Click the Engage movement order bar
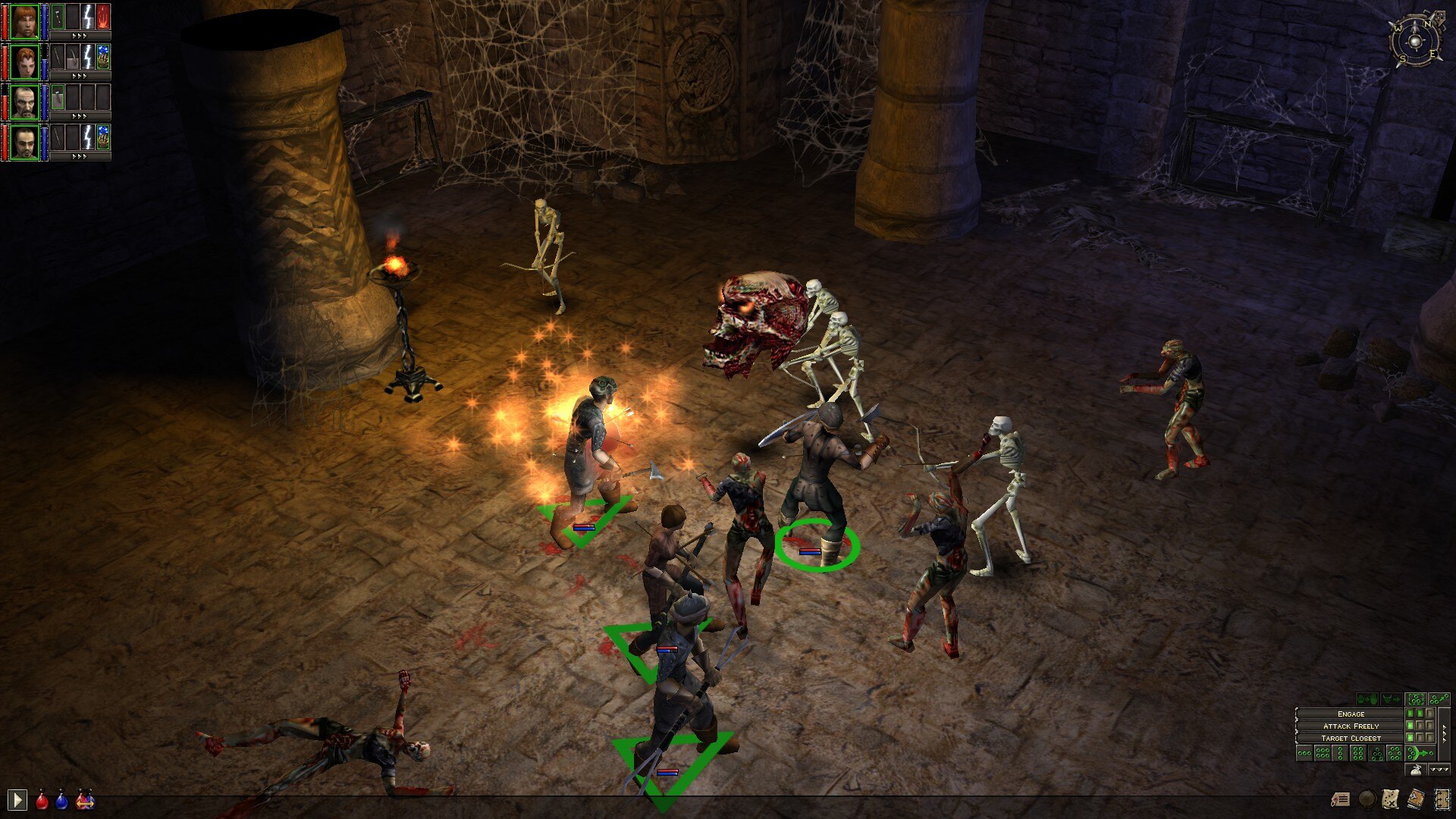 click(1350, 714)
